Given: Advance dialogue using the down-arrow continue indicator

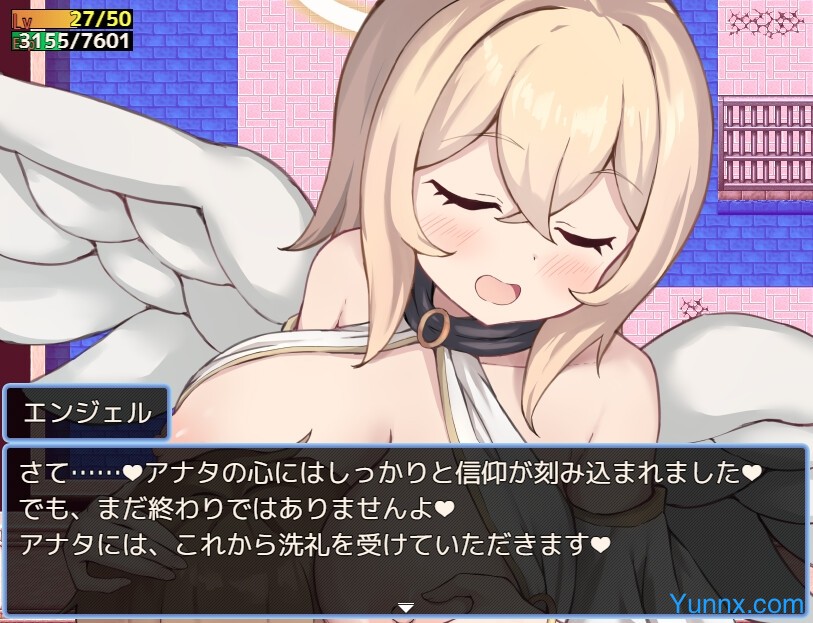Looking at the screenshot, I should [406, 606].
